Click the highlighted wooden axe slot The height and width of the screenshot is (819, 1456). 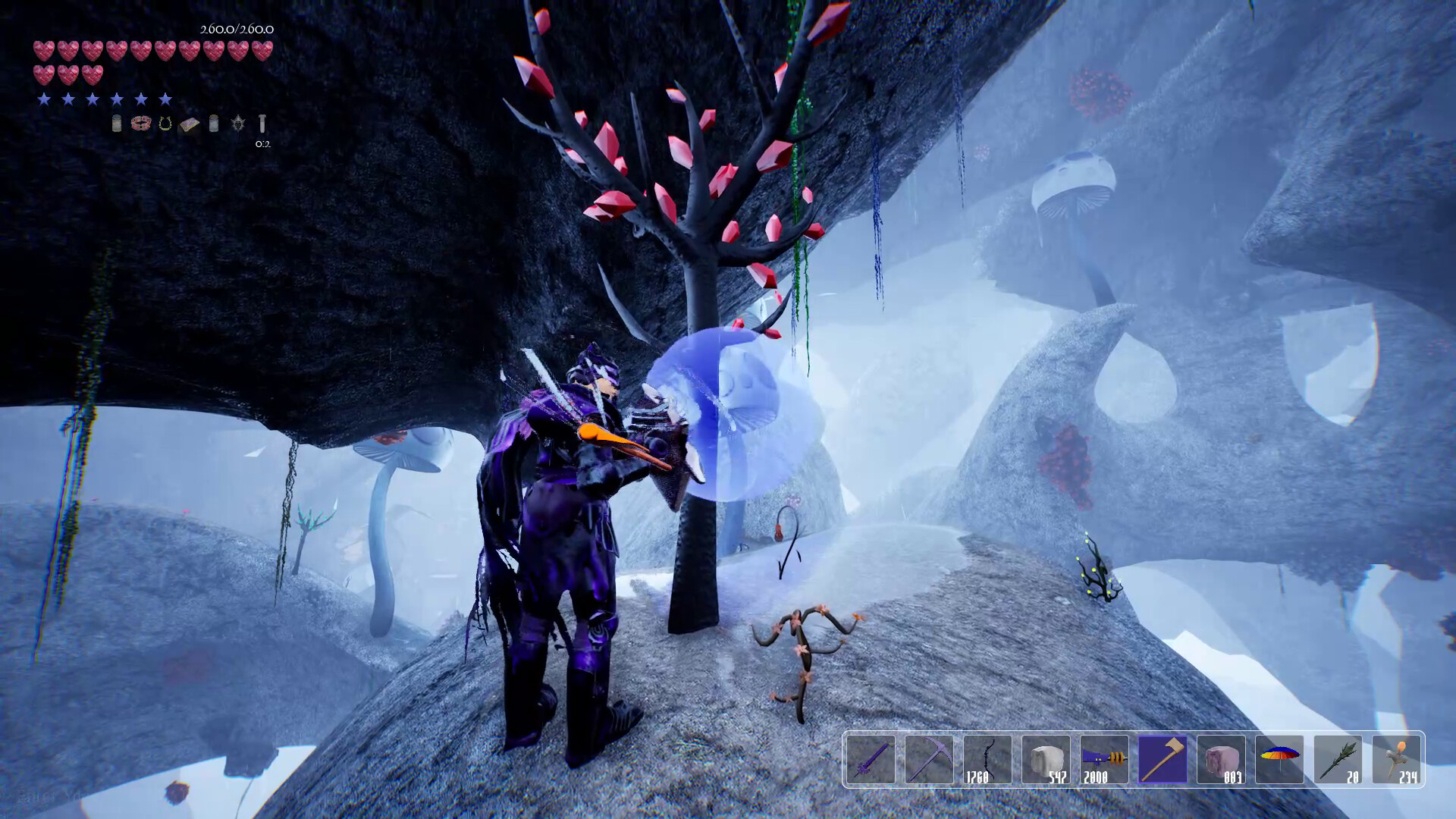tap(1163, 759)
